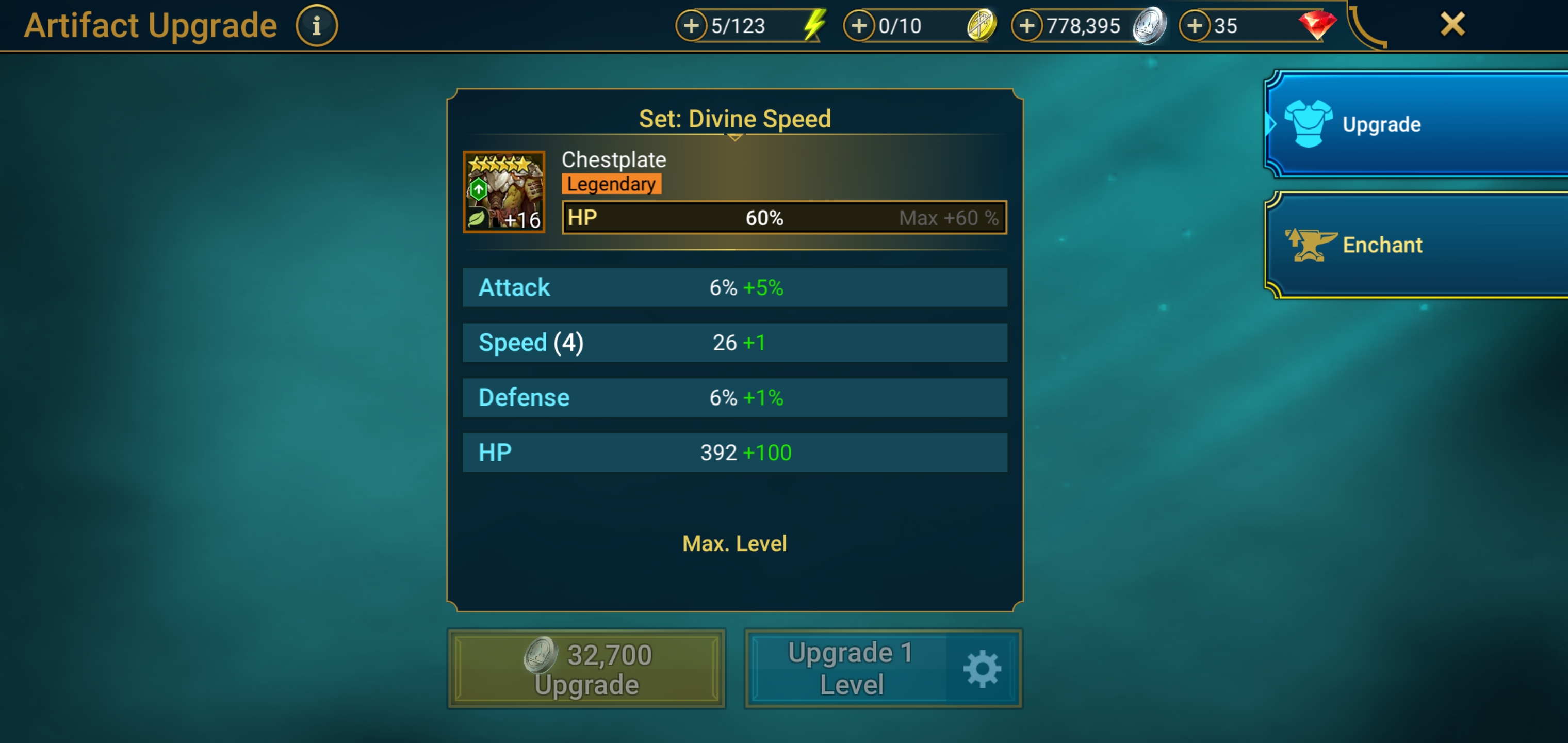Add arena tokens with plus button
This screenshot has width=1568, height=743.
(x=859, y=26)
